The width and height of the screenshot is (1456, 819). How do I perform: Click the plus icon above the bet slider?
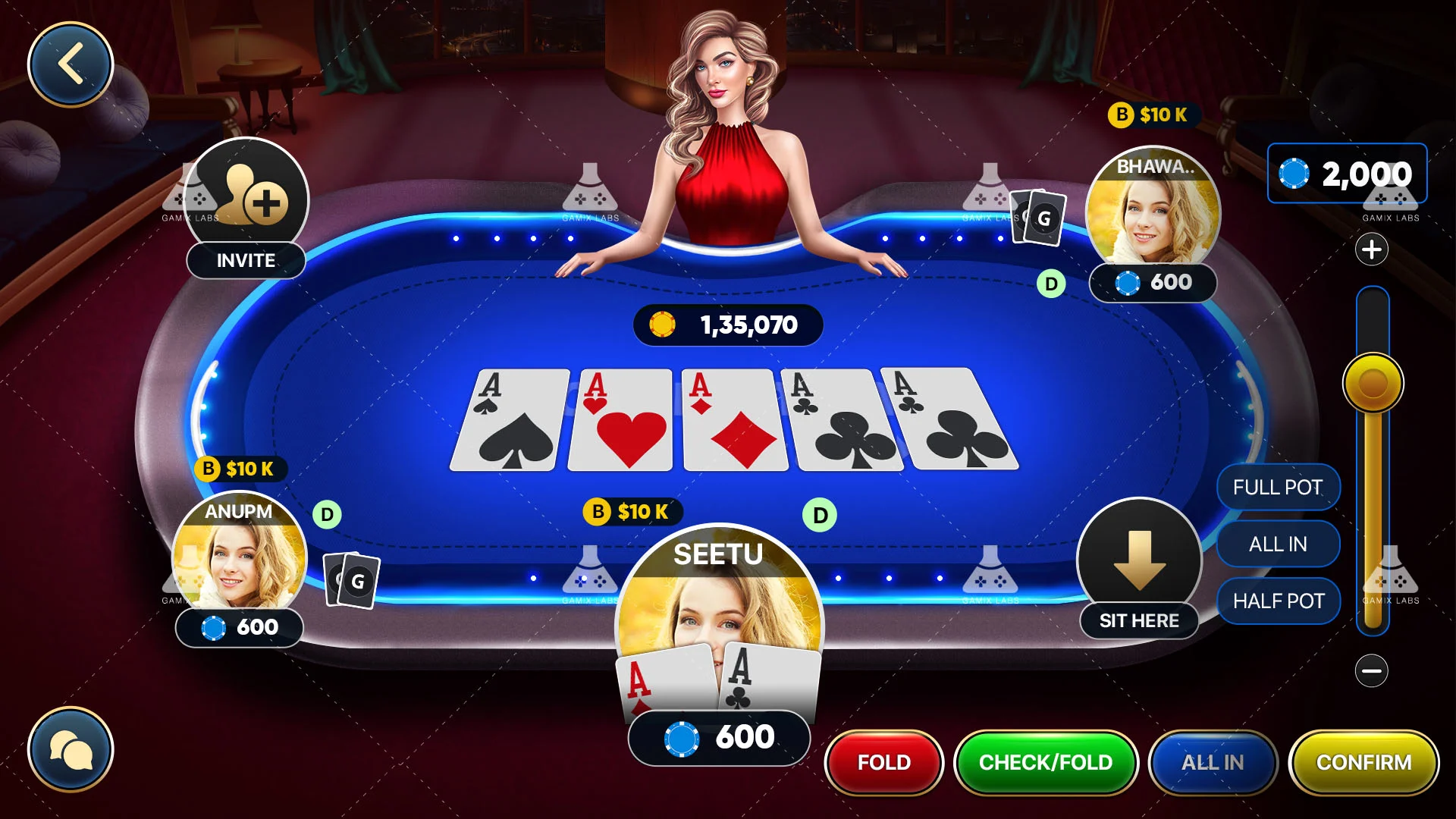(1373, 250)
